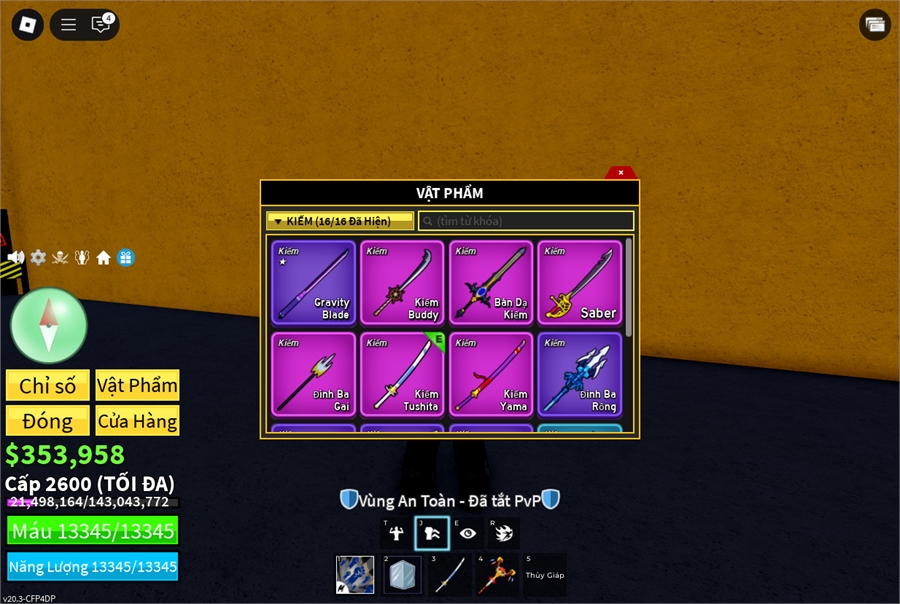The image size is (900, 604).
Task: Choose the Kiếm Buddy sword slot
Action: (x=403, y=282)
